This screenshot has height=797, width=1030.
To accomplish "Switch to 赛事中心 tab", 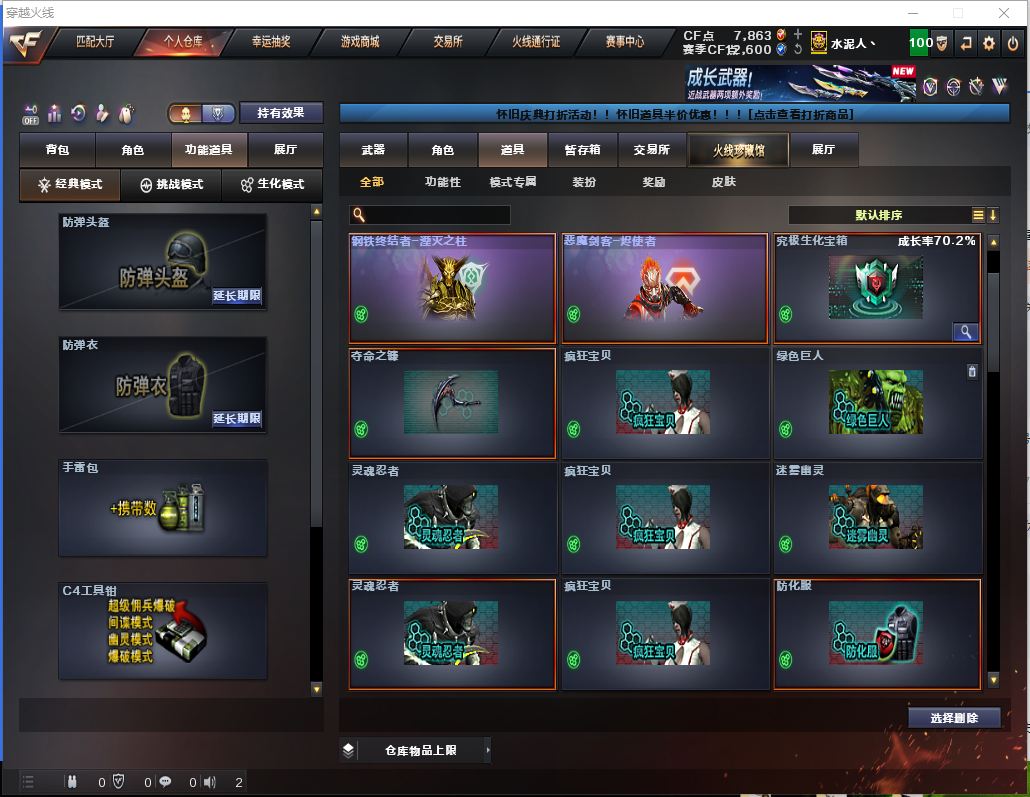I will [x=624, y=42].
